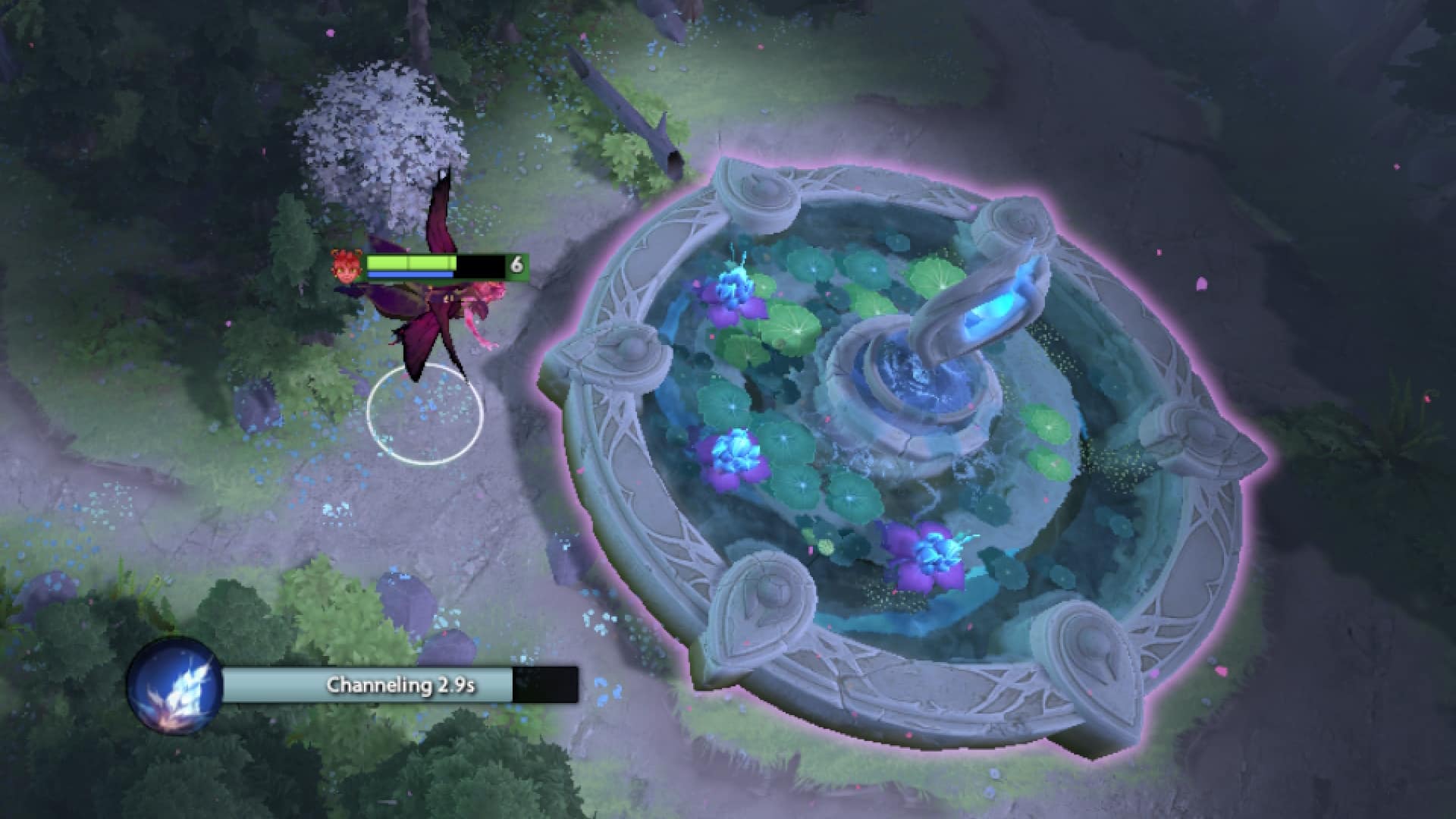
Task: Click the blue mana bar under the health bar
Action: pyautogui.click(x=409, y=275)
